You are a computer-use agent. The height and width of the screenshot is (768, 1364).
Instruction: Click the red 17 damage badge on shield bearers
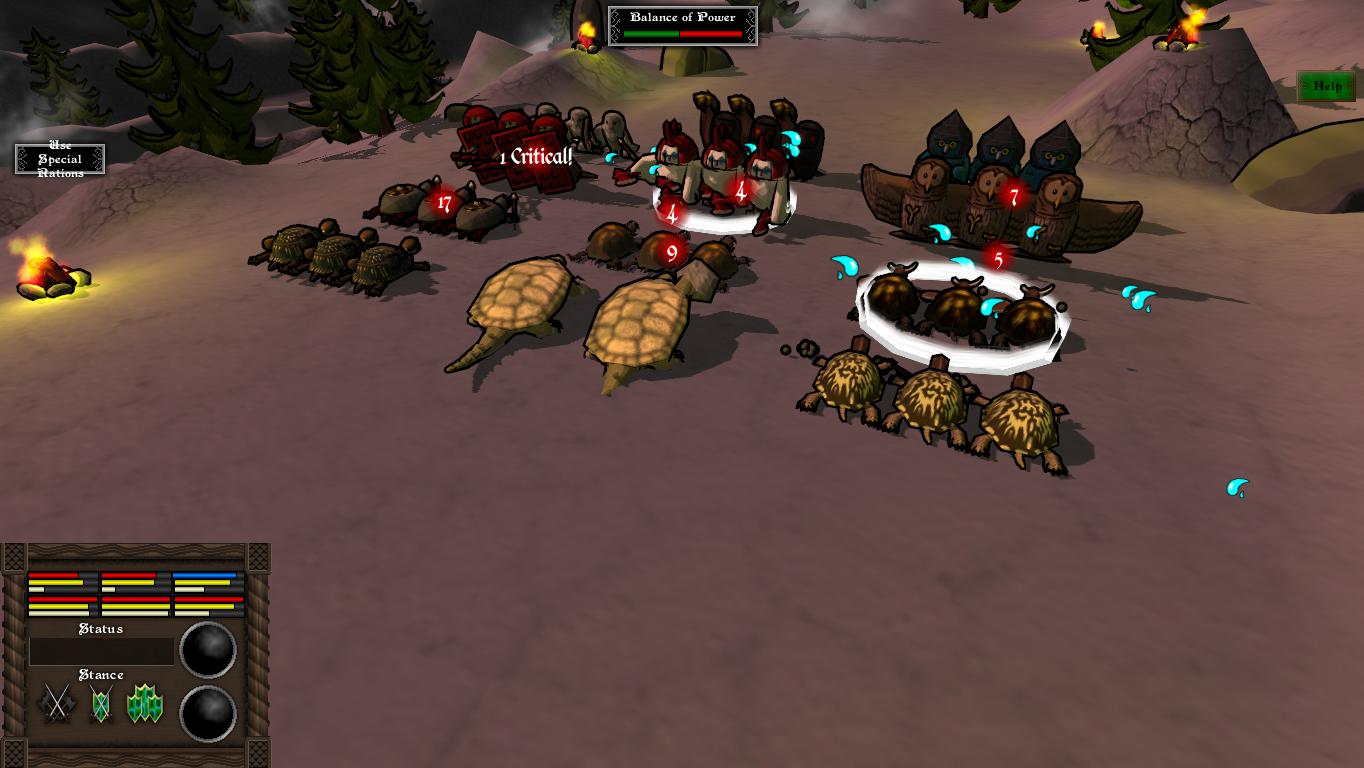click(x=443, y=202)
